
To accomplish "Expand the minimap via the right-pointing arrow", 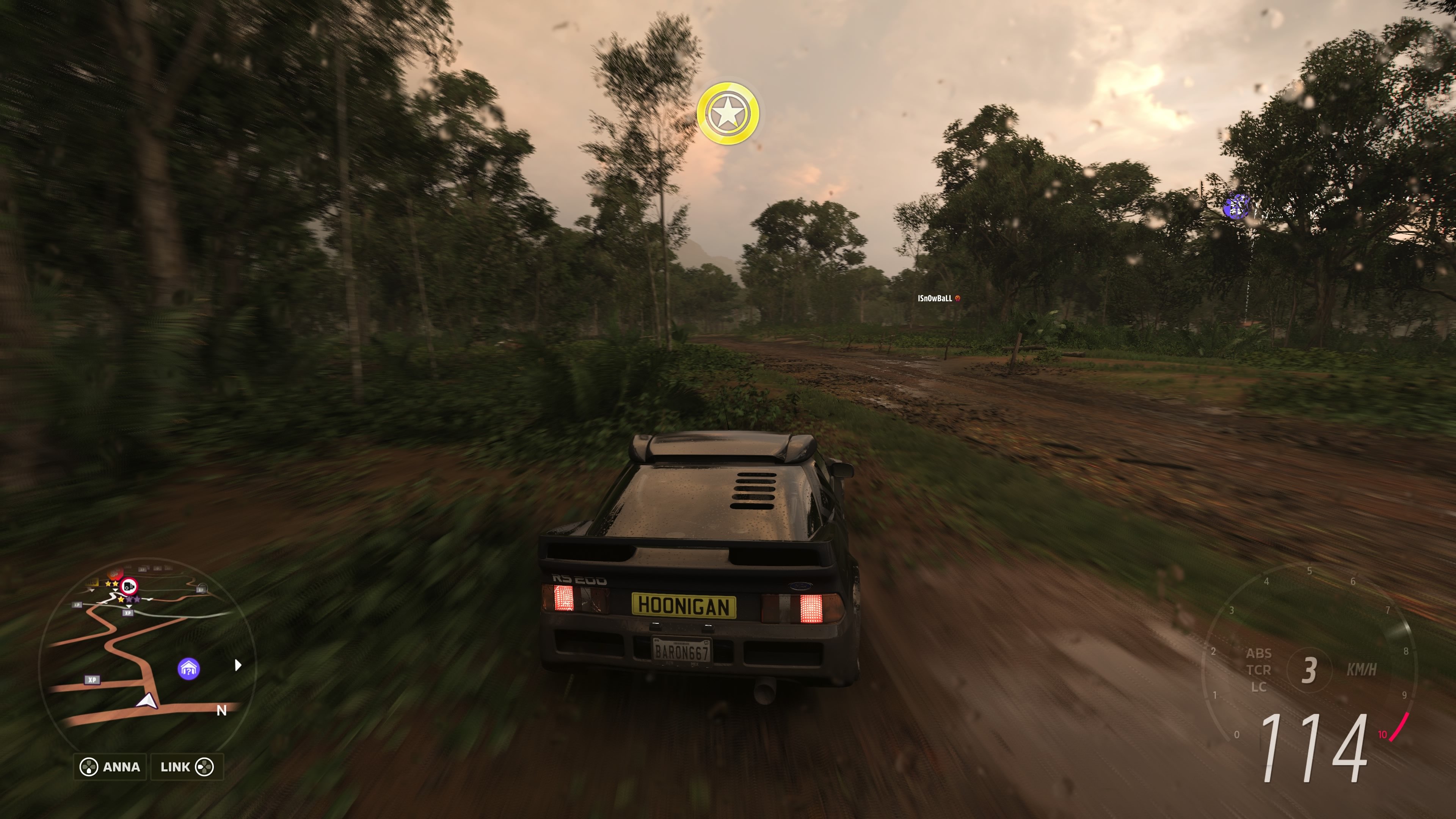I will click(237, 665).
